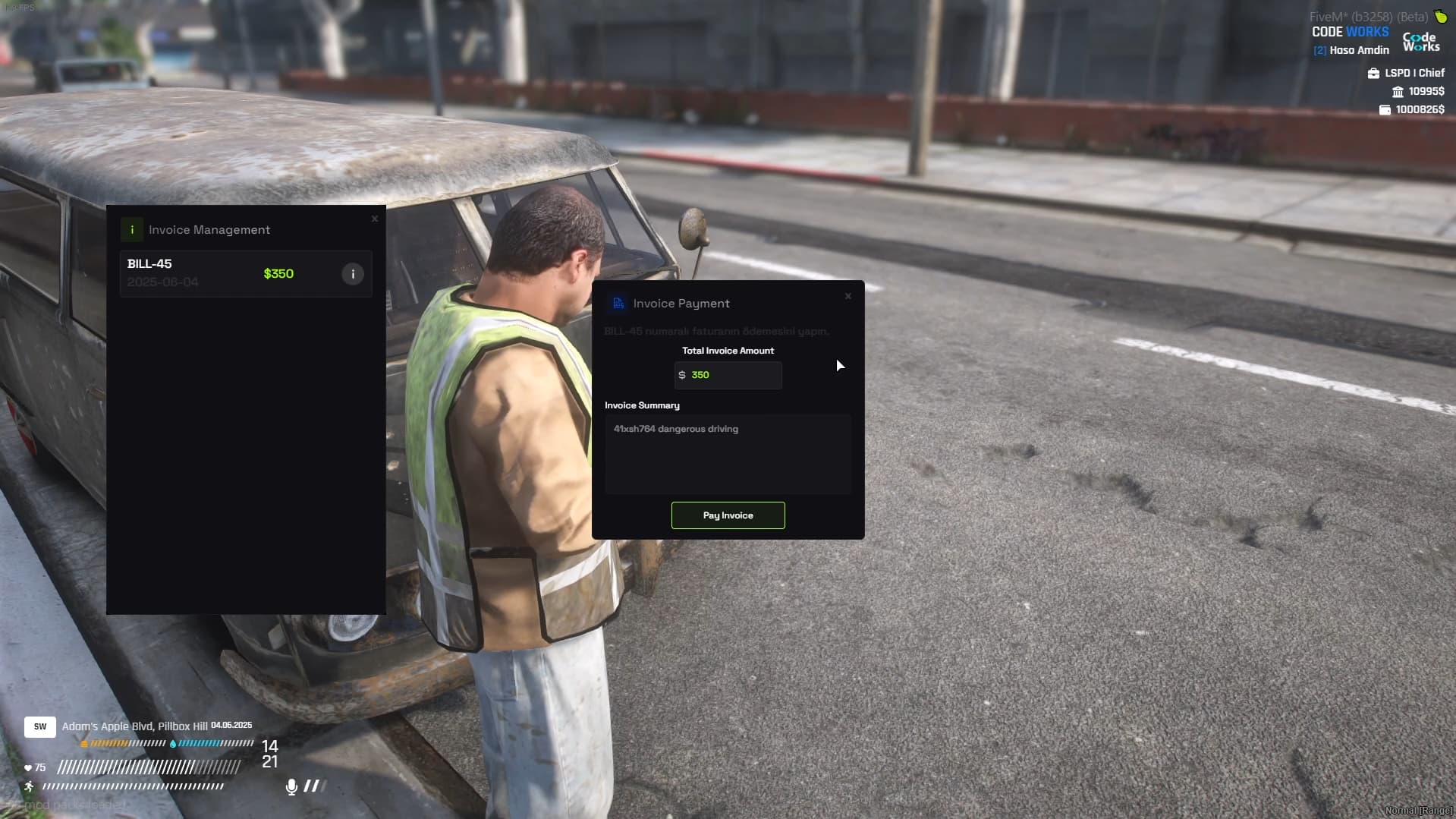Open BILL-45 info icon details
This screenshot has width=1456, height=819.
pyautogui.click(x=353, y=274)
